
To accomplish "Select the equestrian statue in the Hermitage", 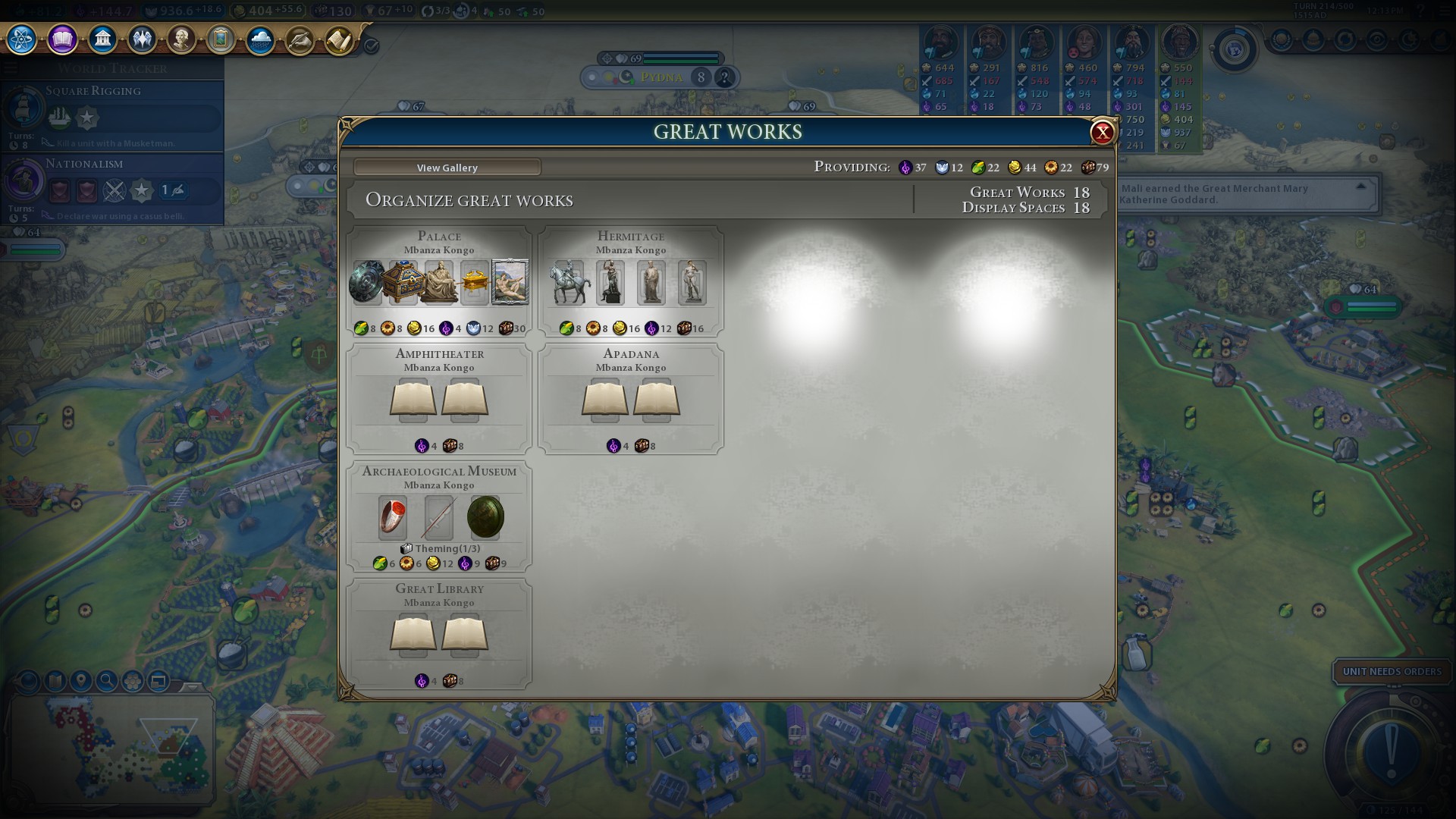I will [x=570, y=283].
